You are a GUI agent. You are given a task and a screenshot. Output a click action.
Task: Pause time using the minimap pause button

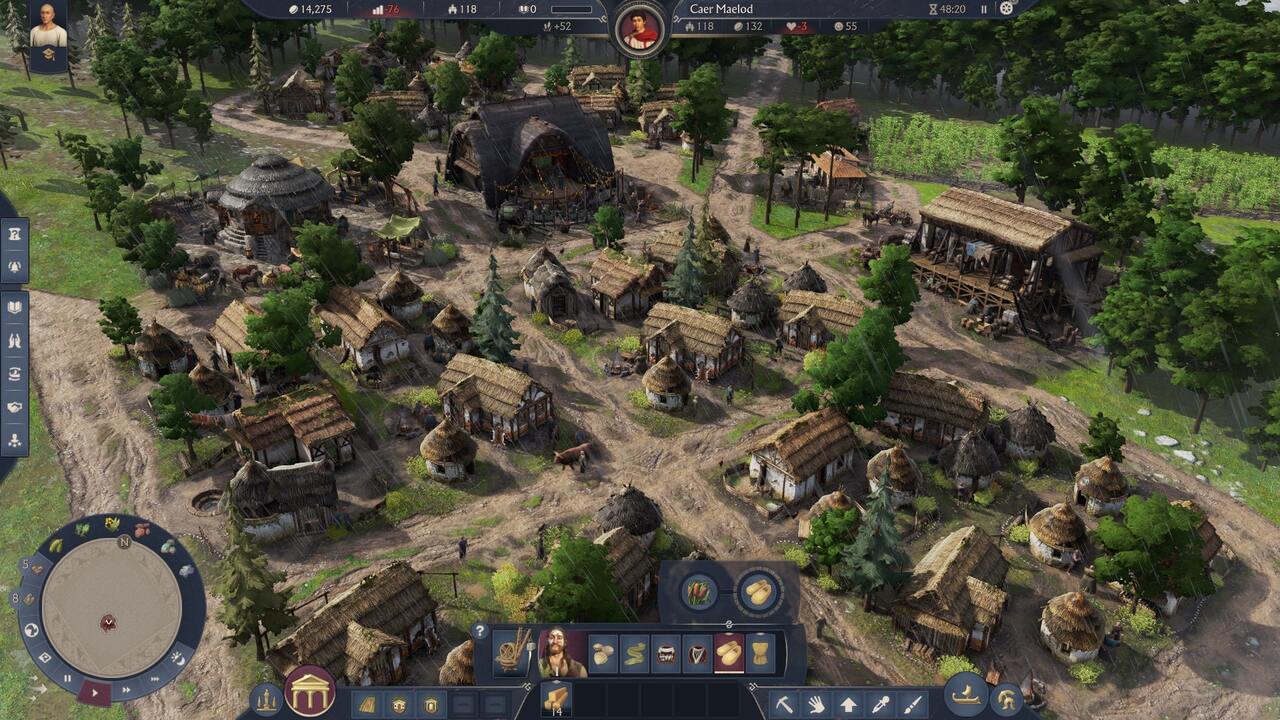tap(68, 678)
